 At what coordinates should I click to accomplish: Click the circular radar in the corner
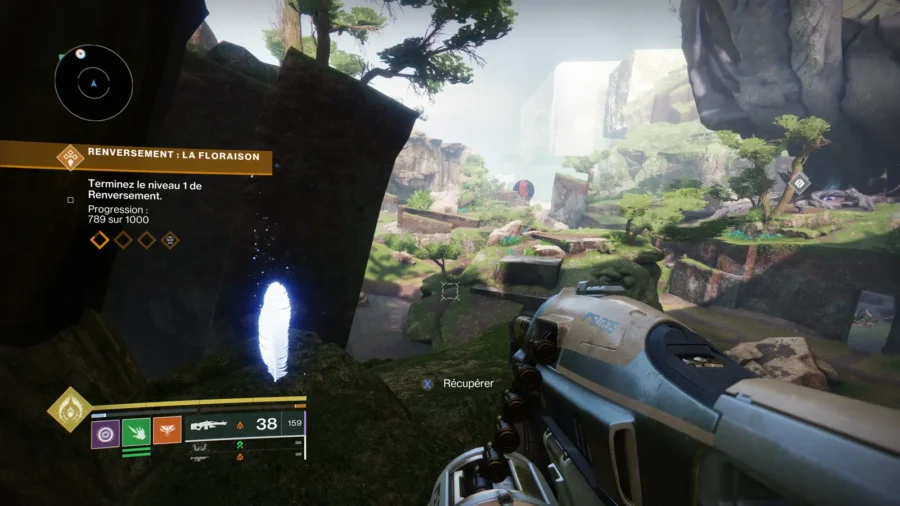pyautogui.click(x=93, y=82)
